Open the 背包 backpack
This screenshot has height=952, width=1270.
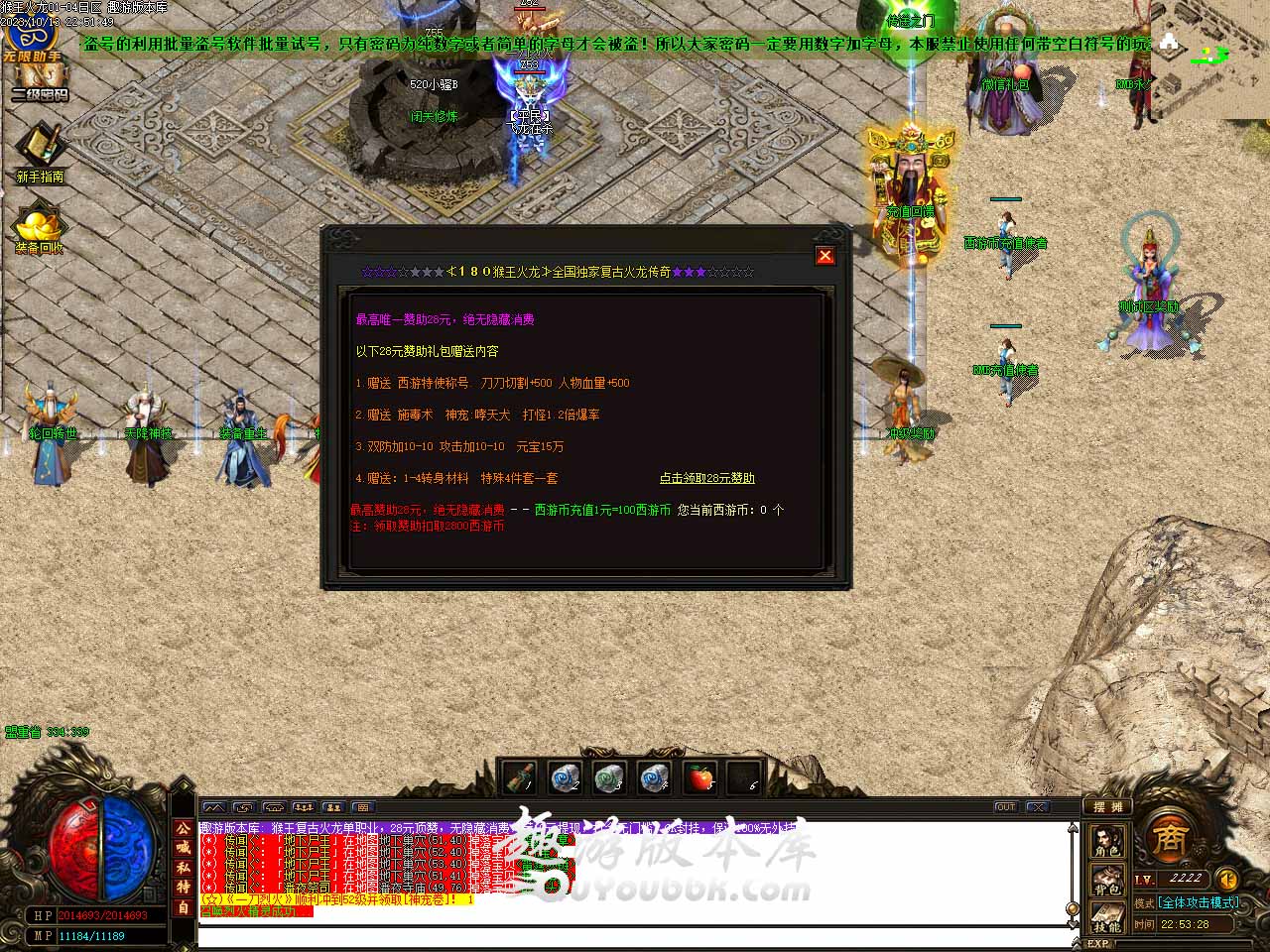click(x=1107, y=879)
